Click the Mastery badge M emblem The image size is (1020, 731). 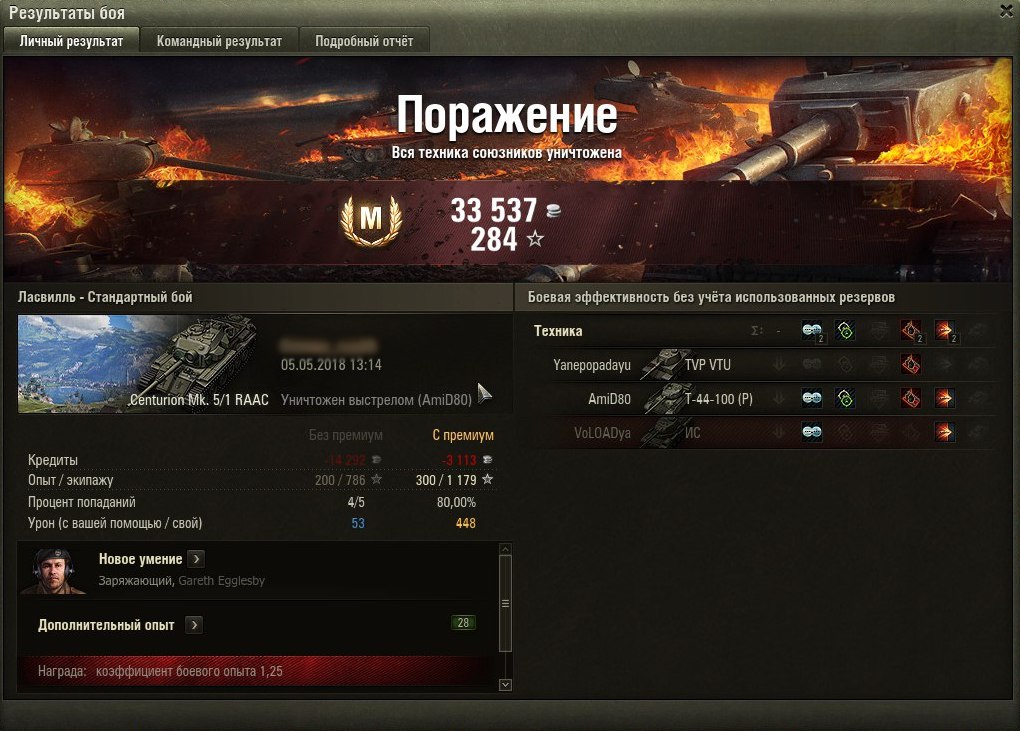click(x=370, y=221)
